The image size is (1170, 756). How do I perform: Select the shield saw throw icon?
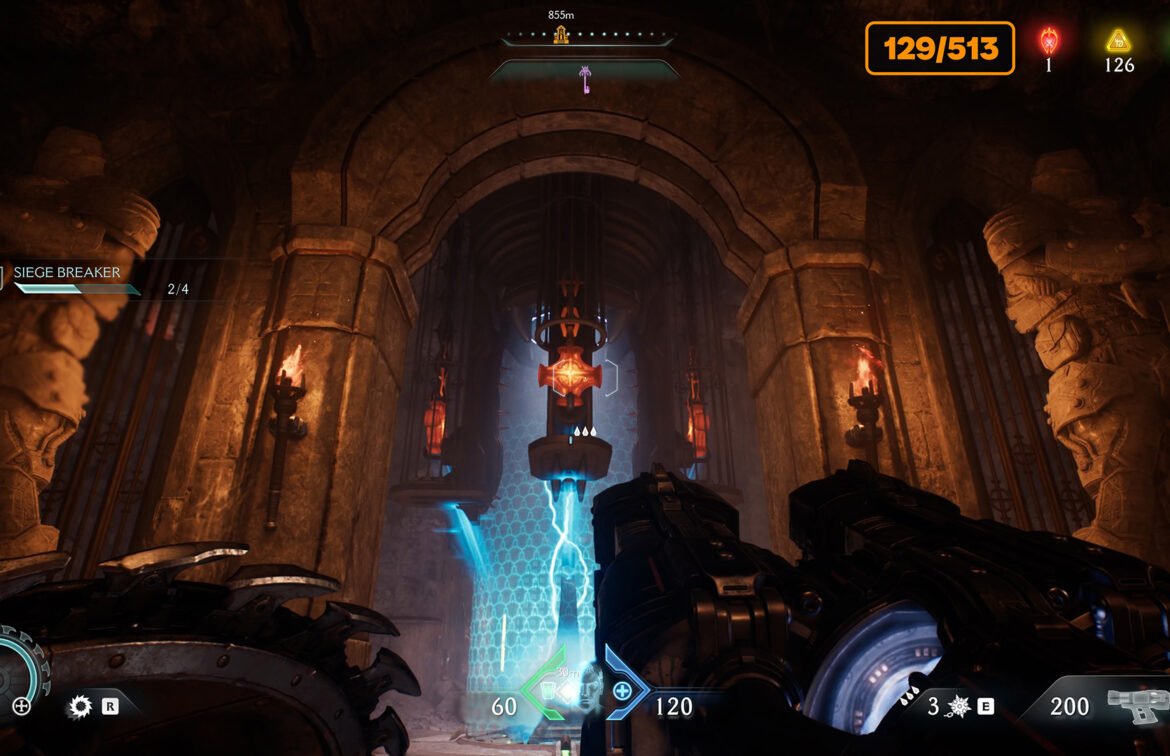click(x=80, y=707)
